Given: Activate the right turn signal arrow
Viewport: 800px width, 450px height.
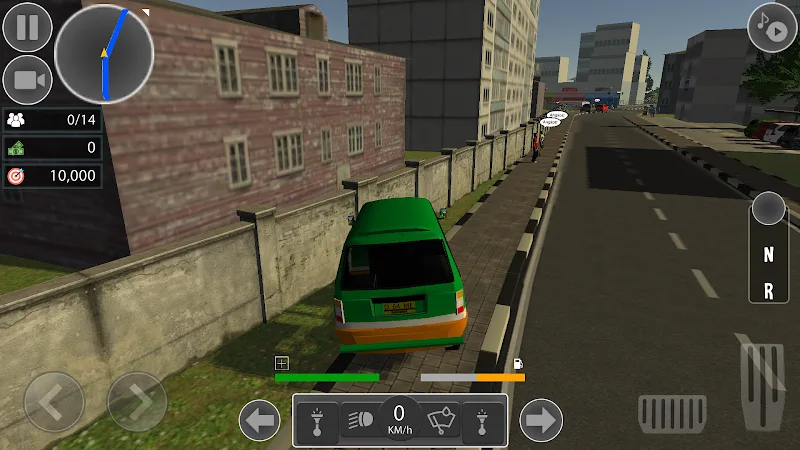Looking at the screenshot, I should click(x=542, y=420).
